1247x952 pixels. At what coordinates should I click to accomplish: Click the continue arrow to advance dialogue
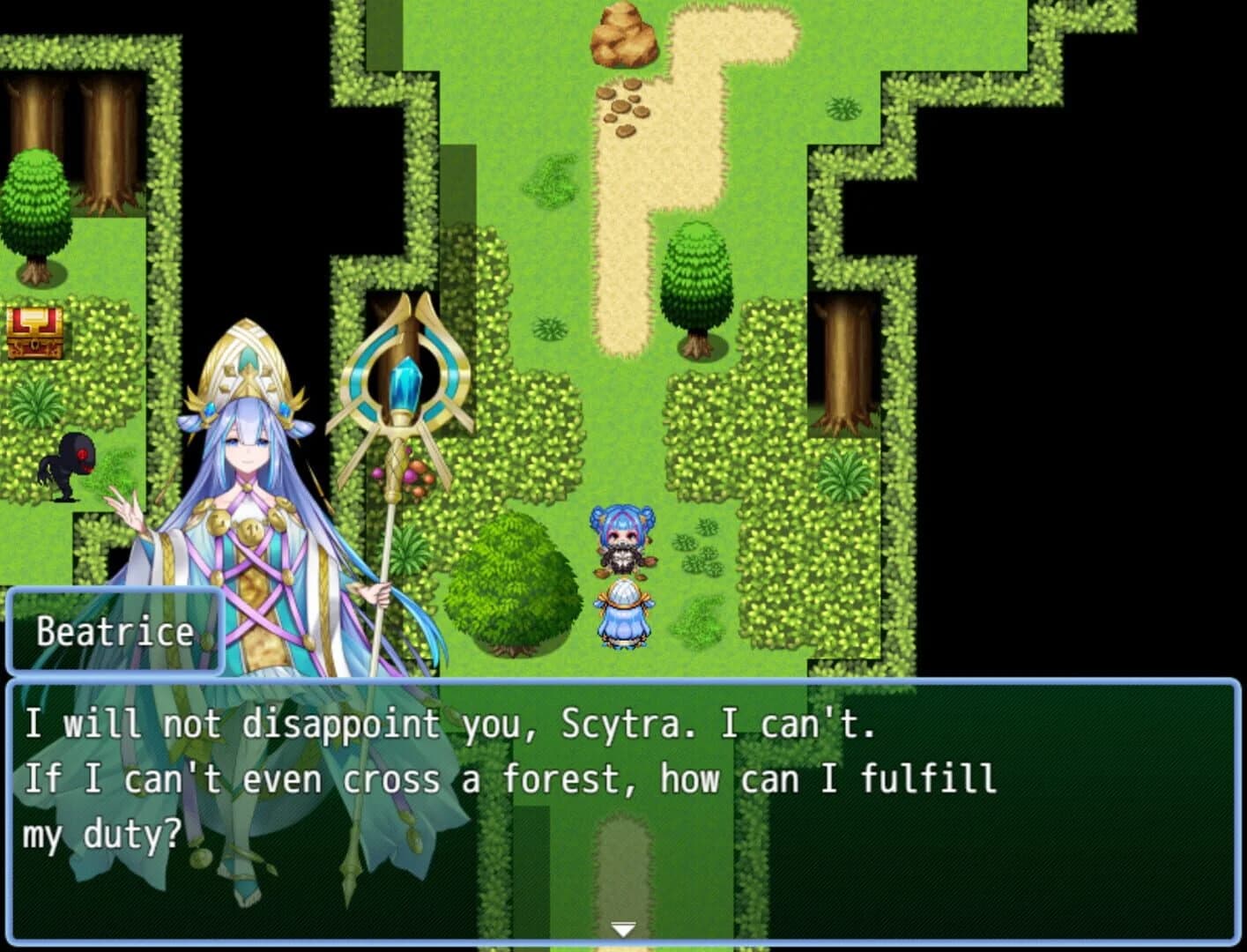coord(623,928)
